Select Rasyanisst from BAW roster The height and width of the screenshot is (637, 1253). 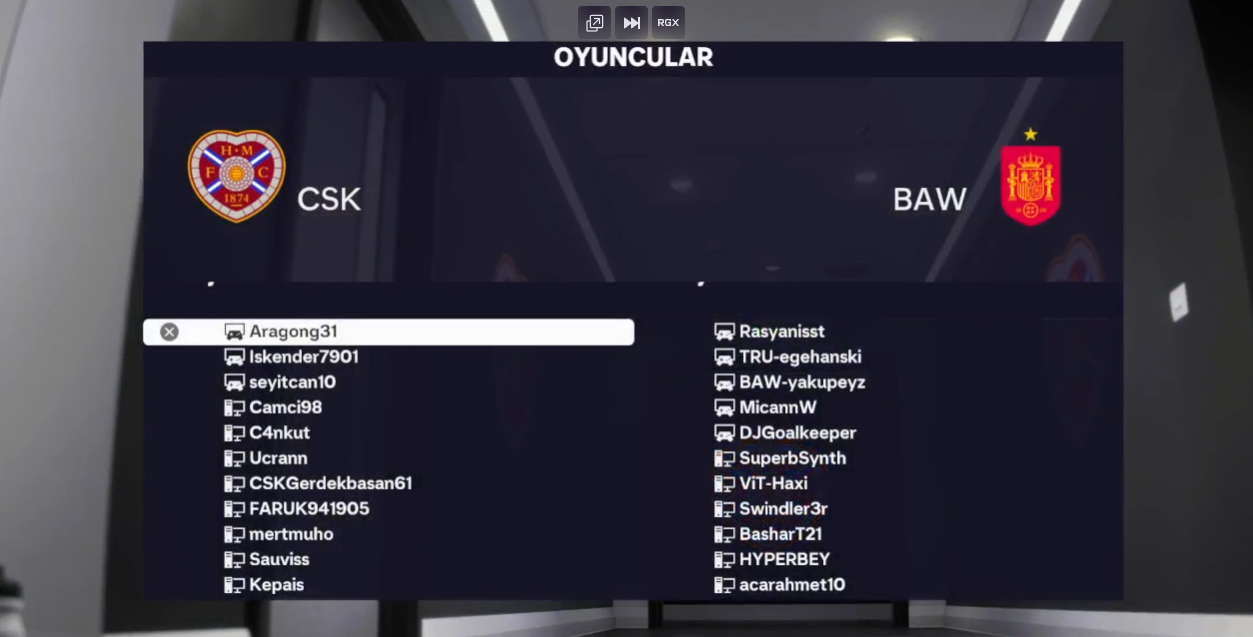[x=781, y=332]
